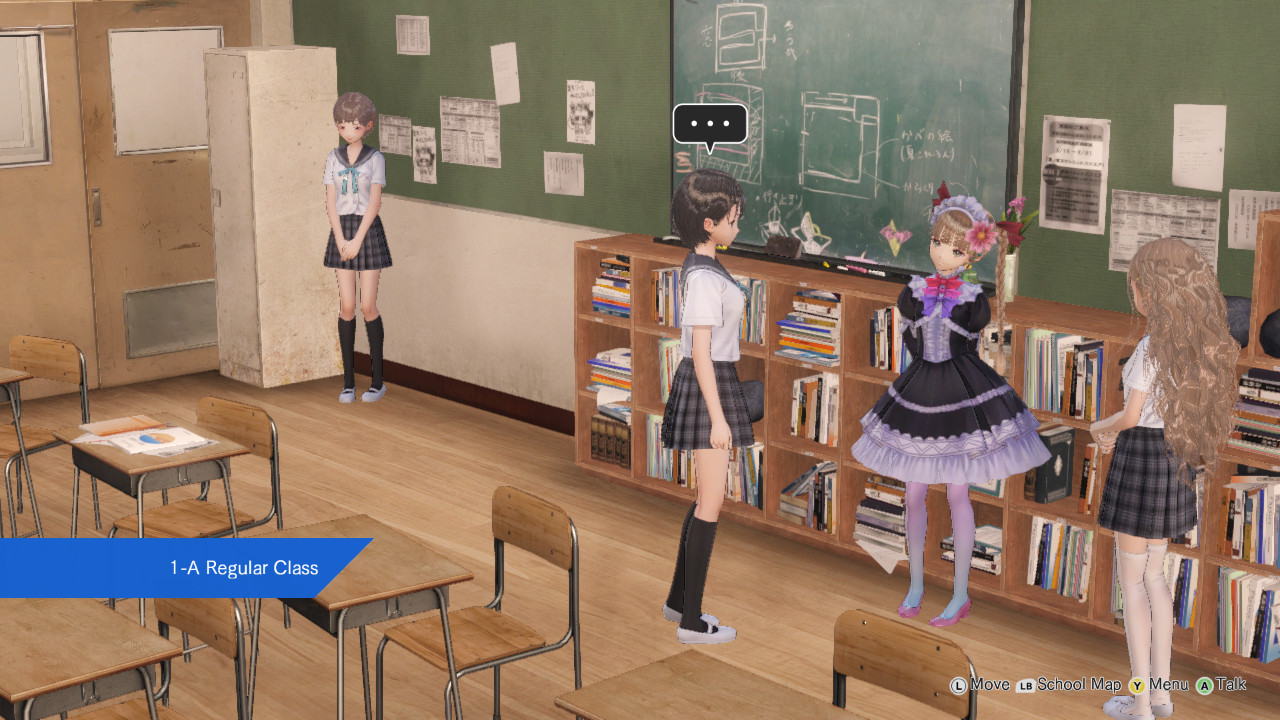The image size is (1280, 720).
Task: Select the LB School Map button icon
Action: click(1026, 685)
